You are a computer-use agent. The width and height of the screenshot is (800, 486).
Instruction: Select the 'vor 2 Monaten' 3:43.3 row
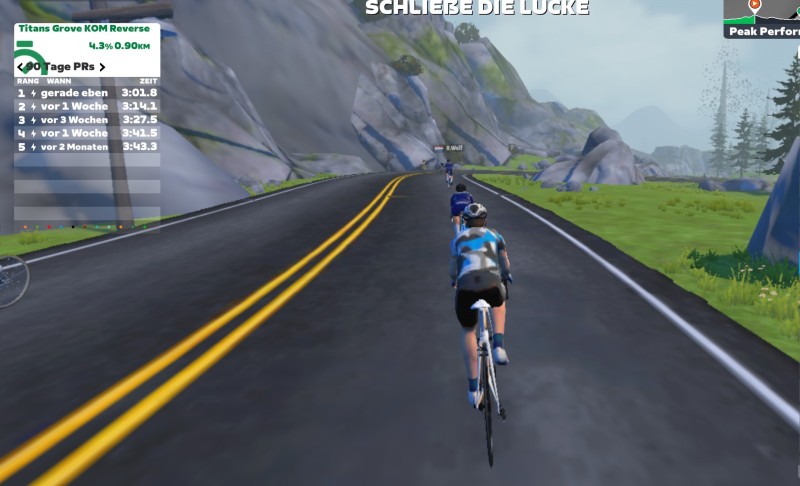(87, 146)
